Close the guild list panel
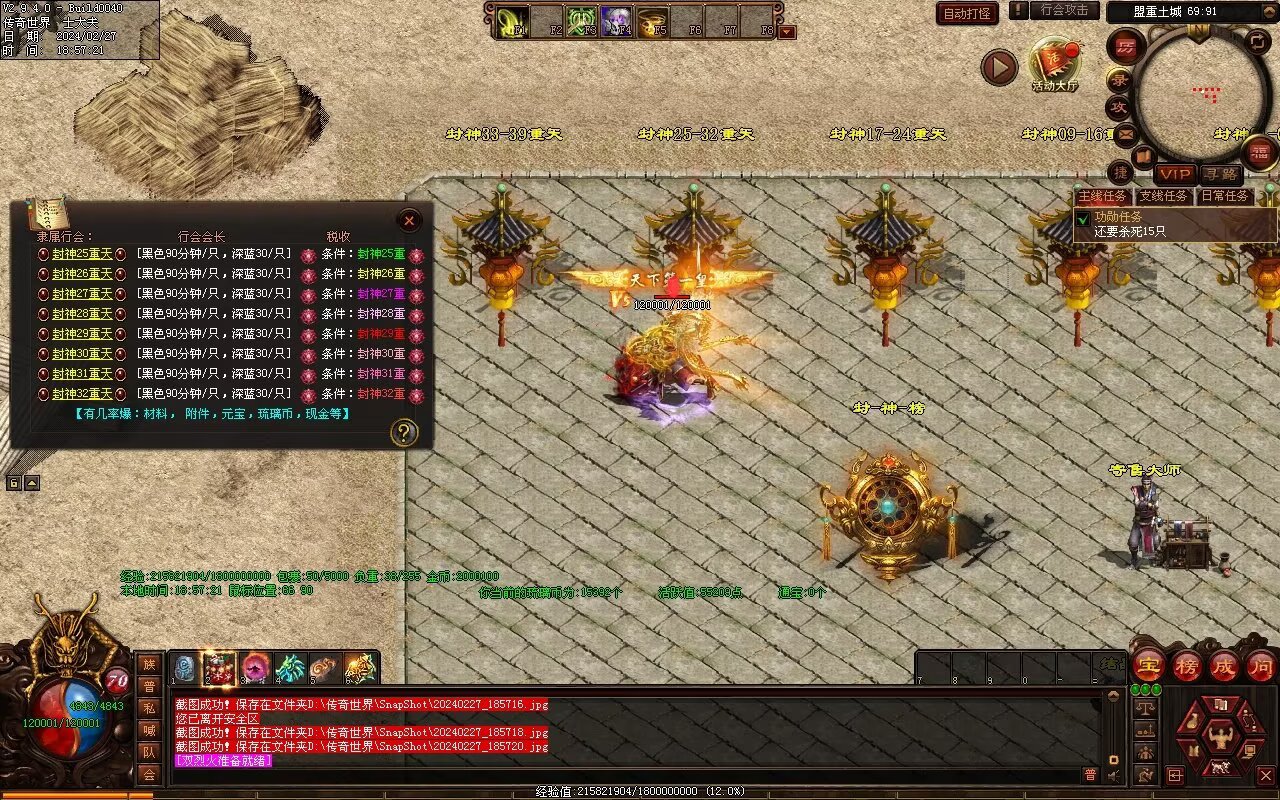 [x=409, y=220]
